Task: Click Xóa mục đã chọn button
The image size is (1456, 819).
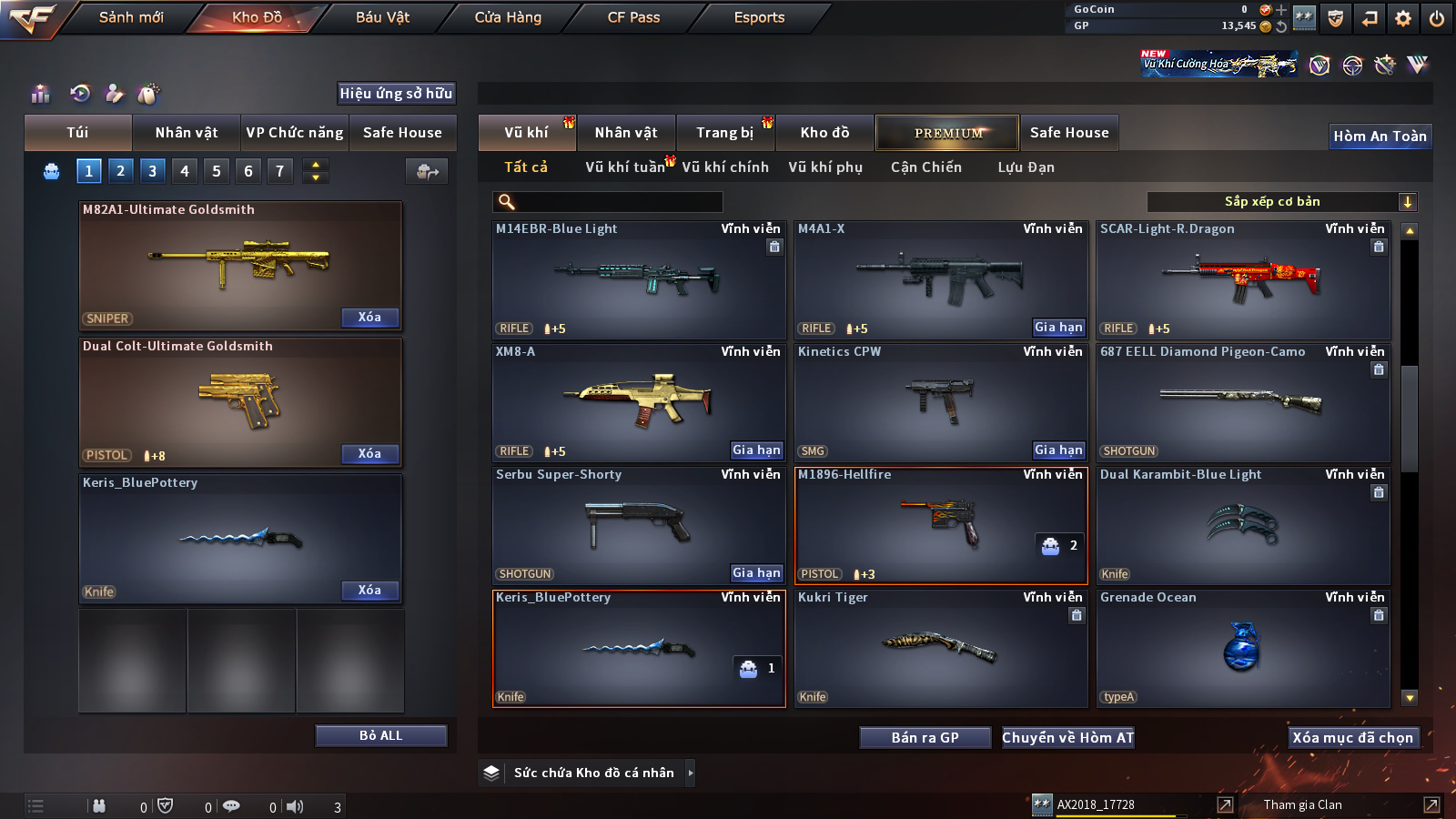Action: [1352, 738]
